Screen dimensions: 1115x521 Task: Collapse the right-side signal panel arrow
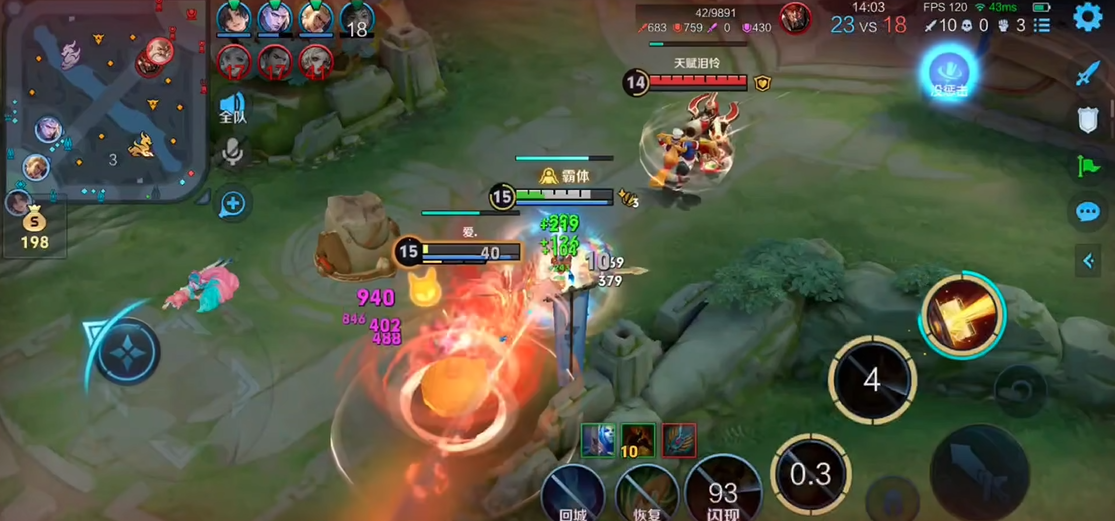(x=1088, y=261)
